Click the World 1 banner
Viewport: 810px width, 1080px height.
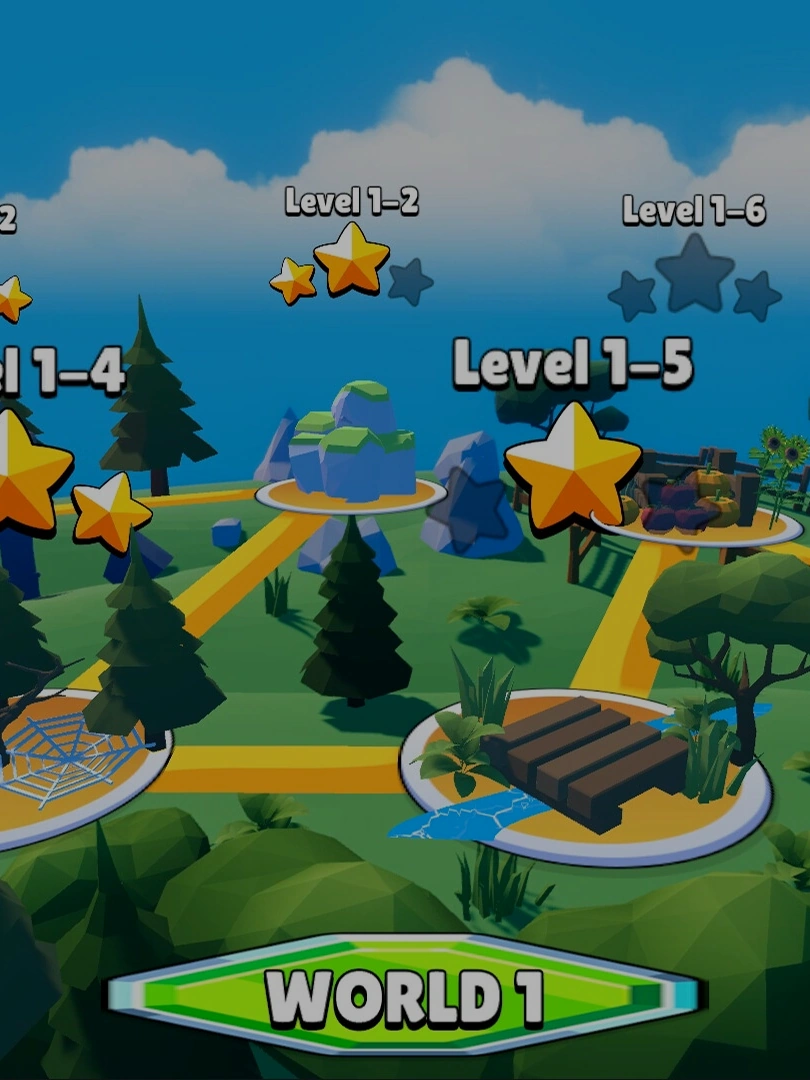coord(405,995)
